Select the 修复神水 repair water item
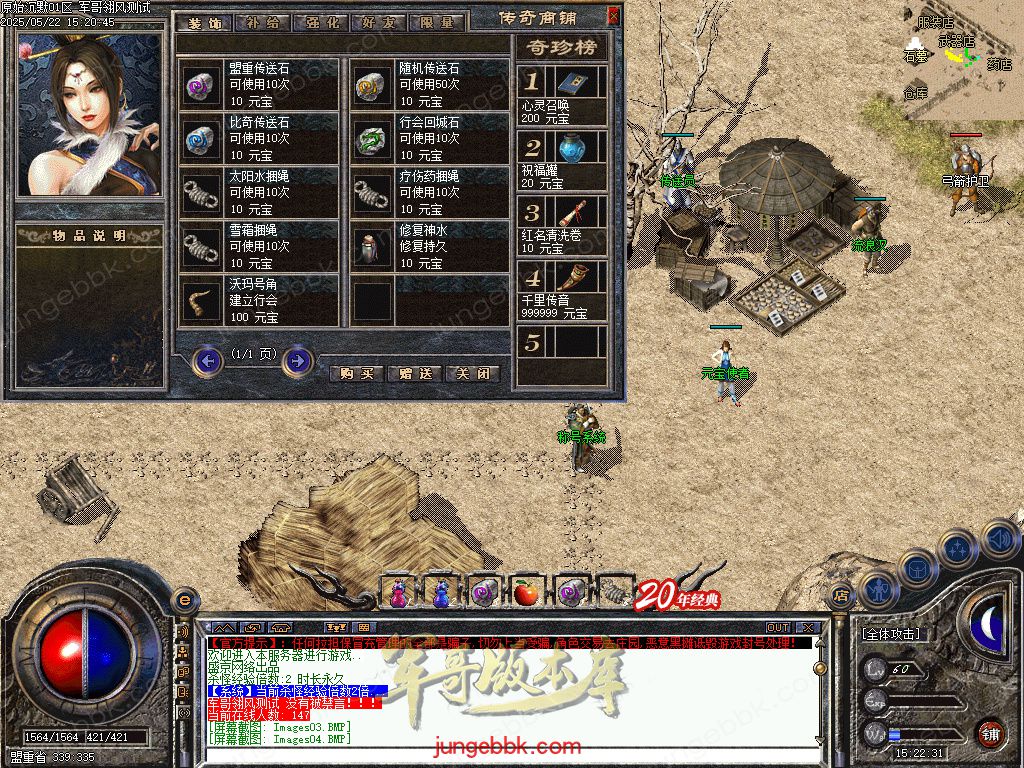 373,247
